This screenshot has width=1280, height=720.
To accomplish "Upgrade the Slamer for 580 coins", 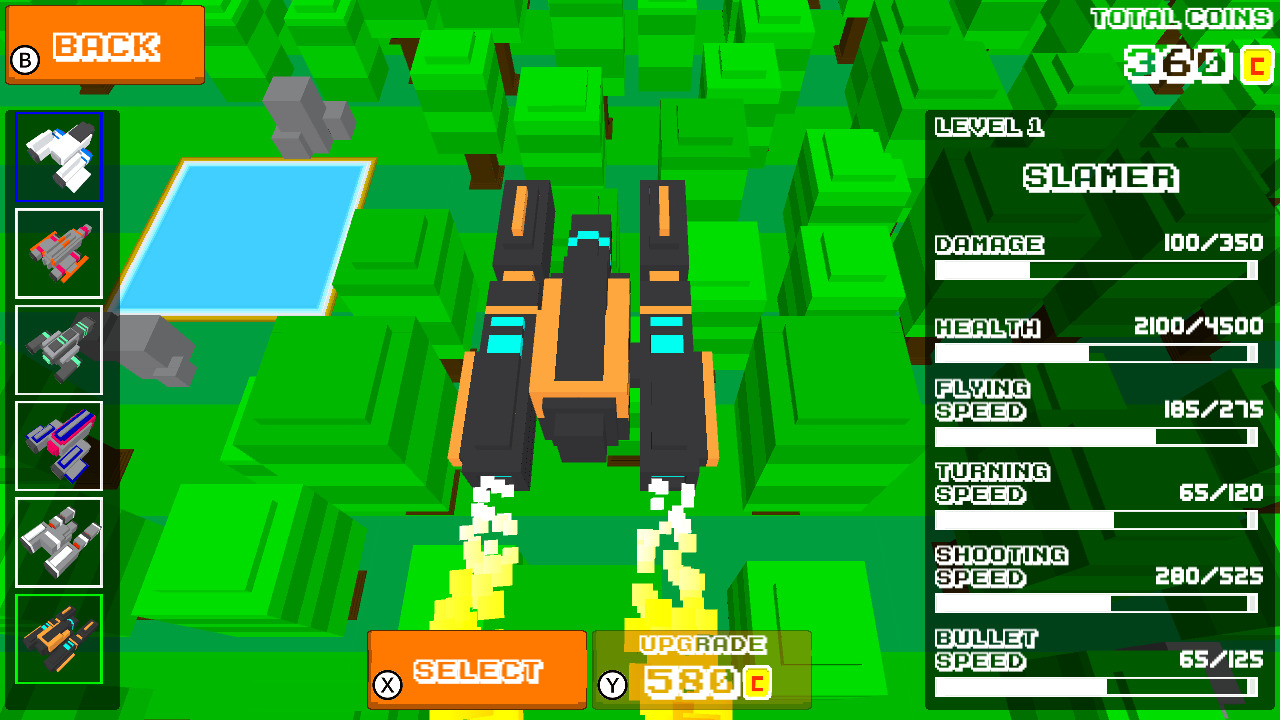I will [700, 670].
